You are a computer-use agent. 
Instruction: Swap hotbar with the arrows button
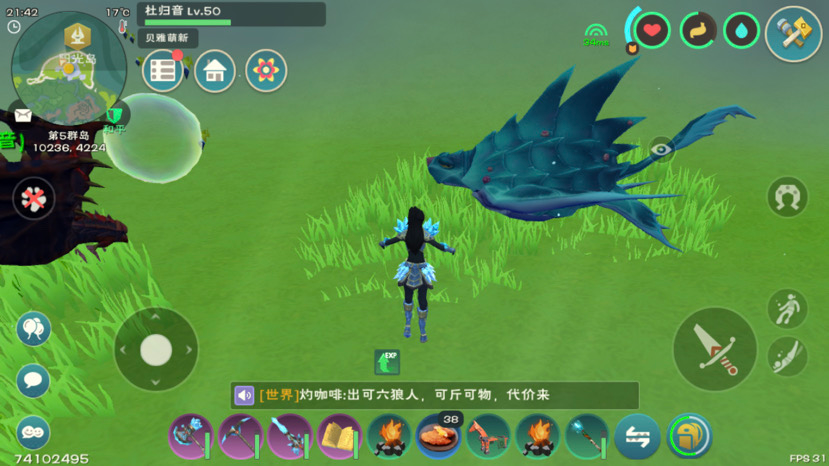click(637, 437)
